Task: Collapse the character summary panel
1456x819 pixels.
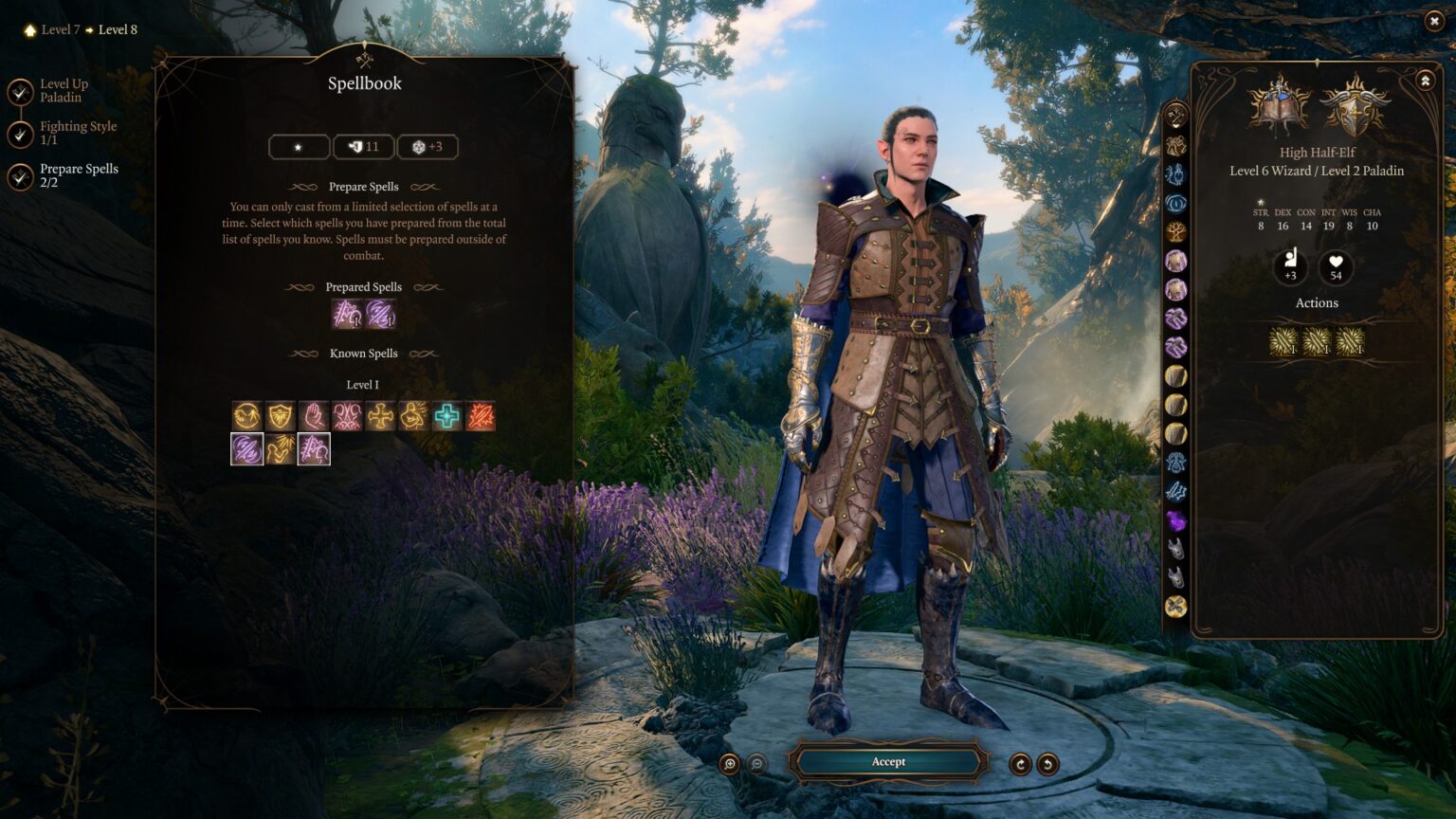Action: tap(1425, 82)
